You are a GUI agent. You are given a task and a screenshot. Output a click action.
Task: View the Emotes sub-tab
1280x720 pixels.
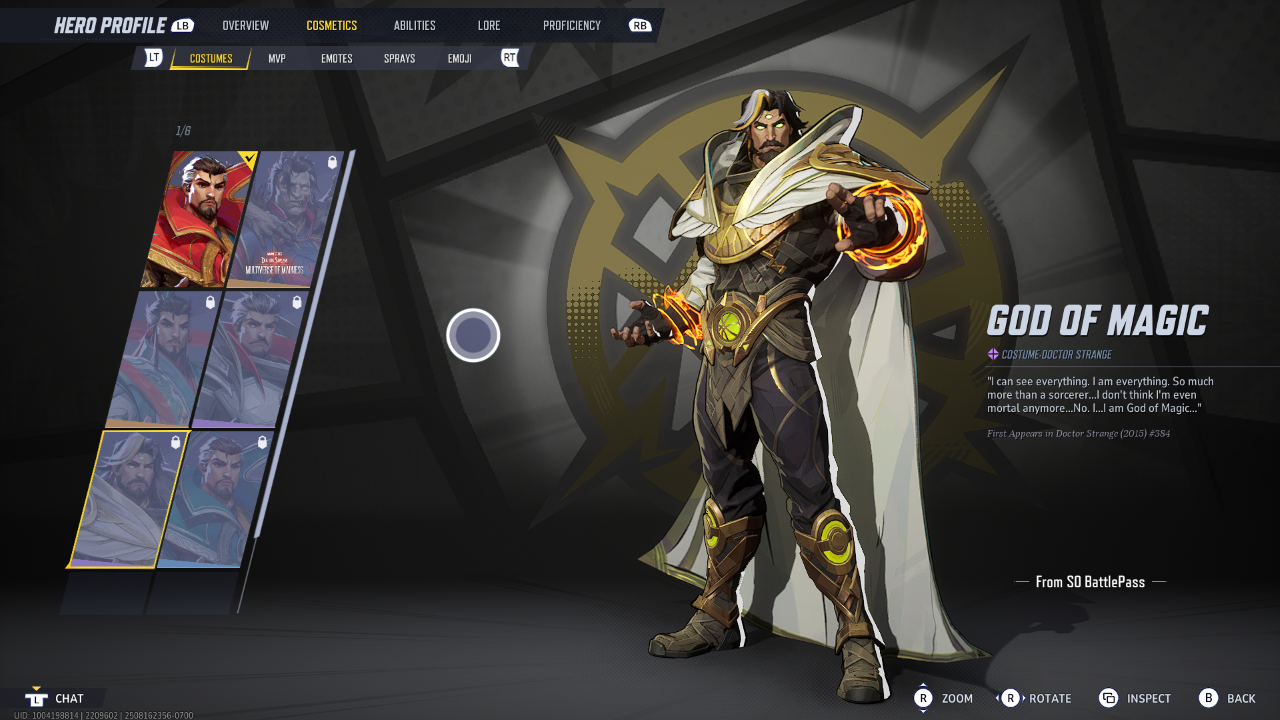[x=336, y=59]
